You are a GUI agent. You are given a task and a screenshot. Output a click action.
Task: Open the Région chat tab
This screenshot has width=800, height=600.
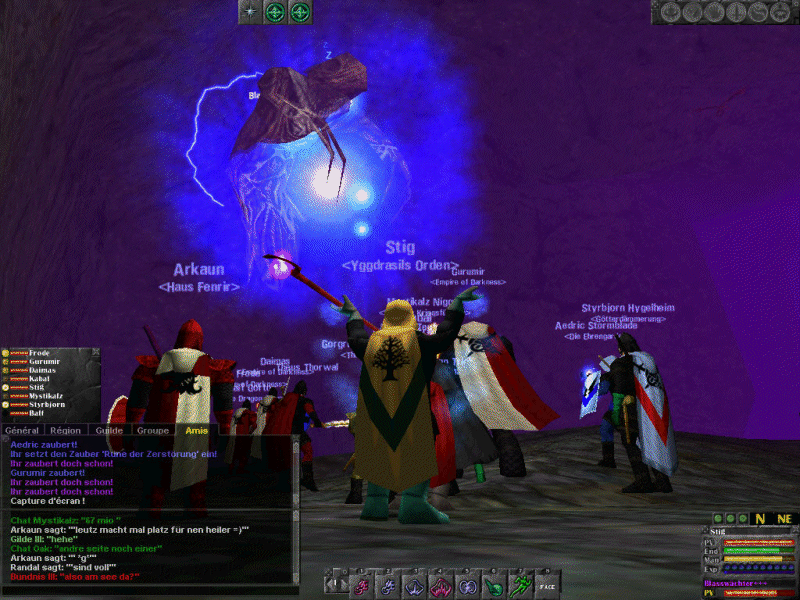(x=66, y=430)
